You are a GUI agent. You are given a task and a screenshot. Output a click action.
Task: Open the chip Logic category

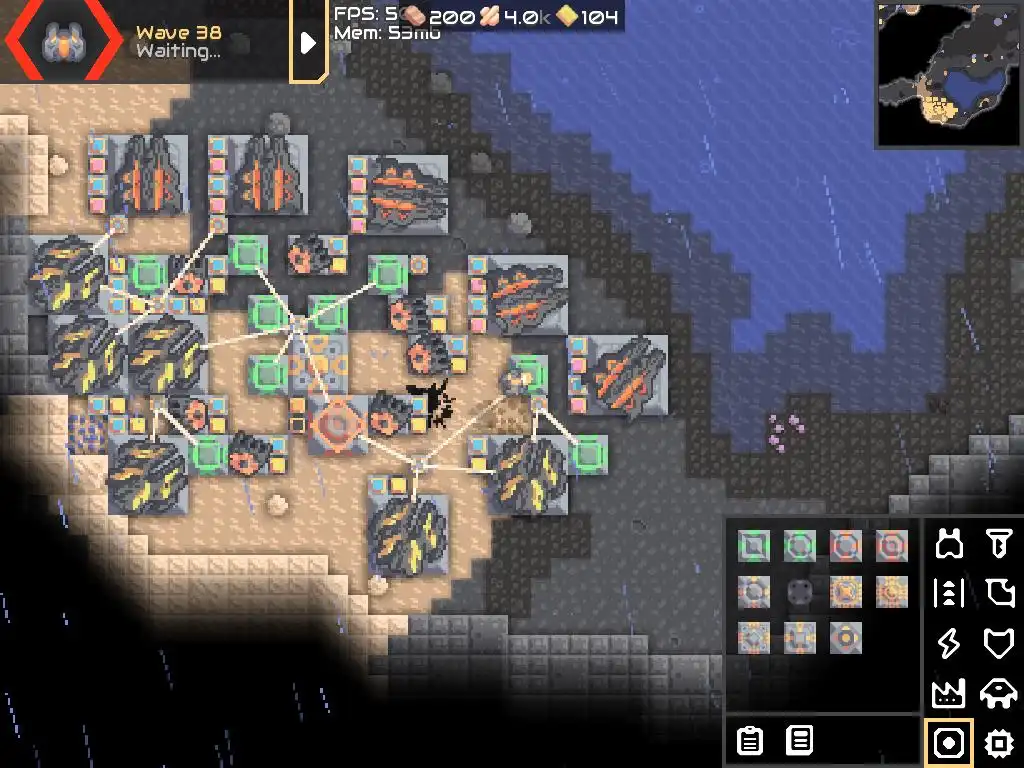[x=998, y=742]
